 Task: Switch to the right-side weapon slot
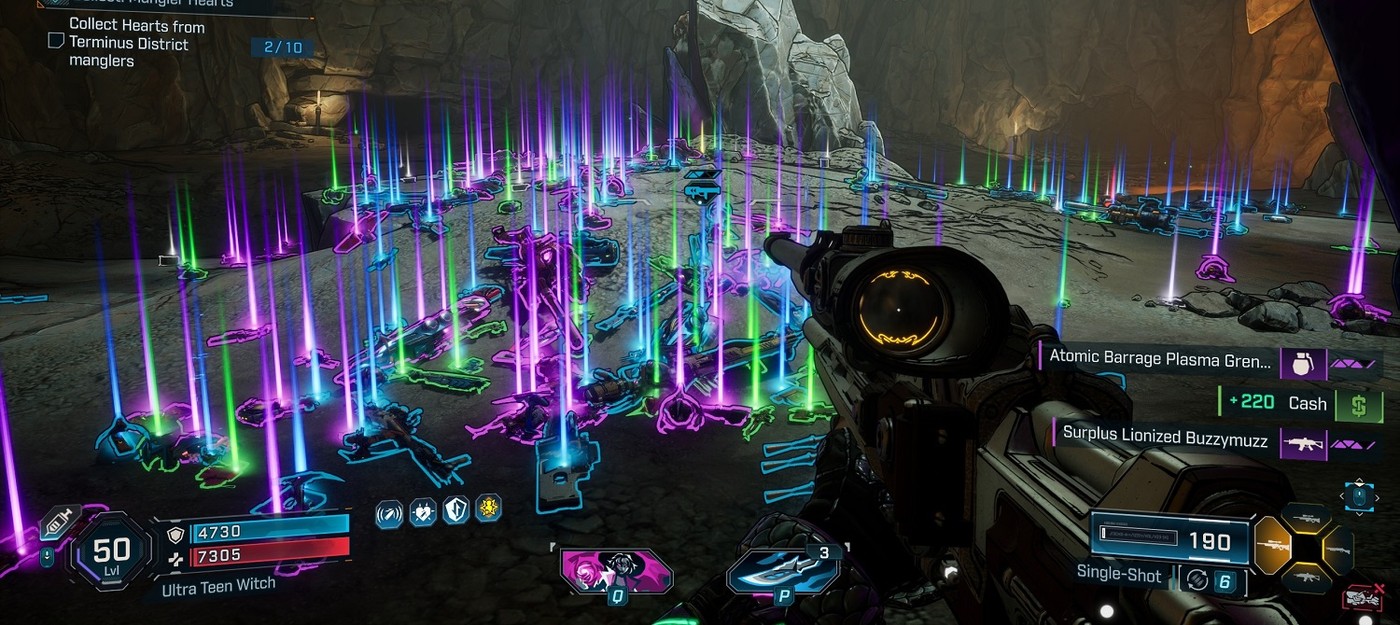[x=1338, y=550]
